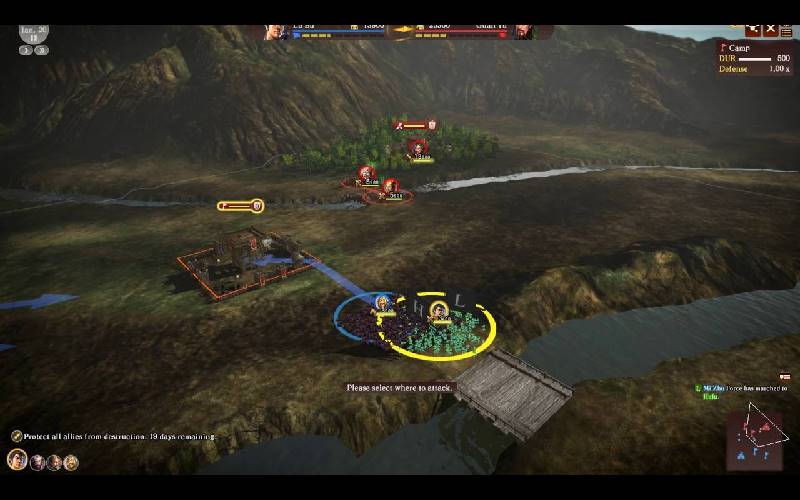Screen dimensions: 800x500
Task: Click the X button in the top bar
Action: click(771, 30)
